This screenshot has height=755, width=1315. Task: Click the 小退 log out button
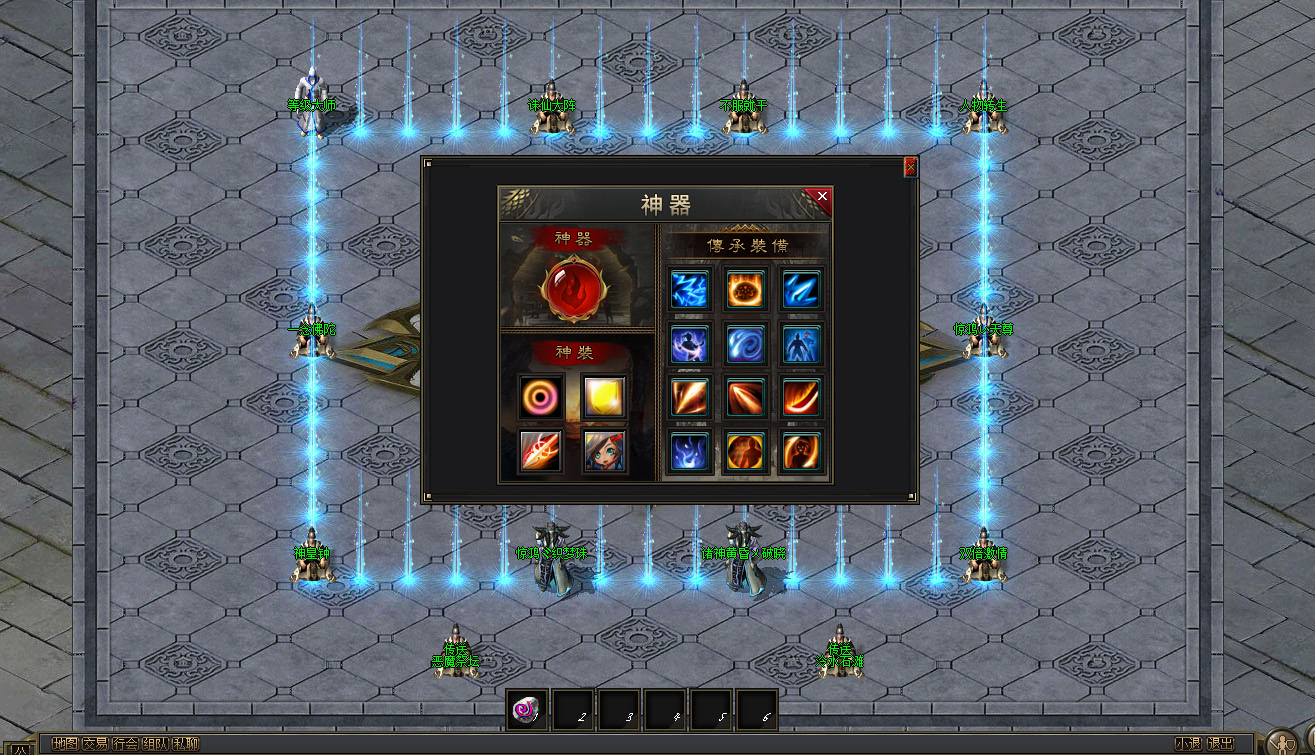tap(1188, 744)
